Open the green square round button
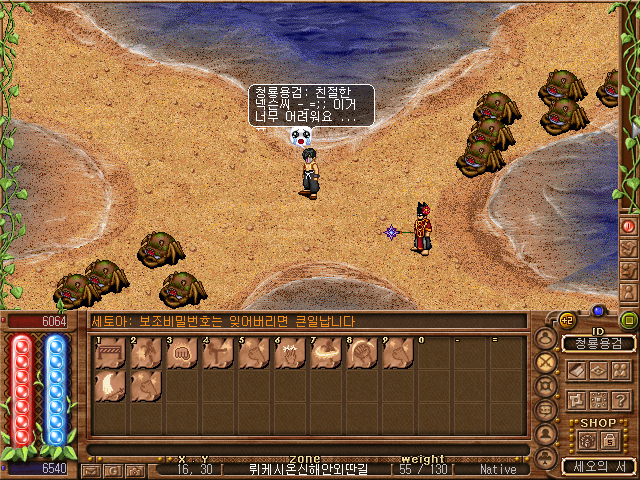The height and width of the screenshot is (480, 640). [629, 321]
